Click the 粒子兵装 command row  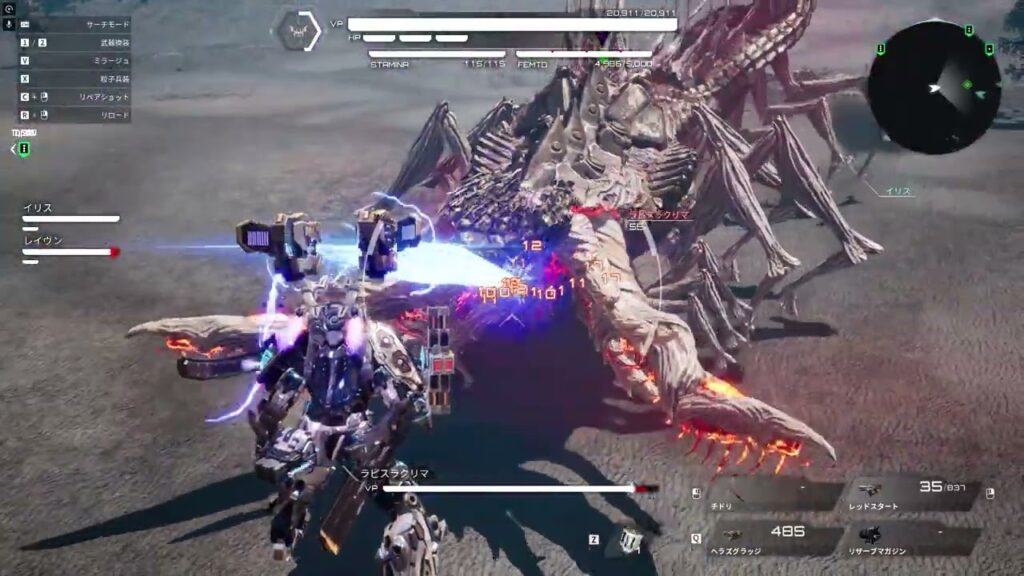pos(75,78)
